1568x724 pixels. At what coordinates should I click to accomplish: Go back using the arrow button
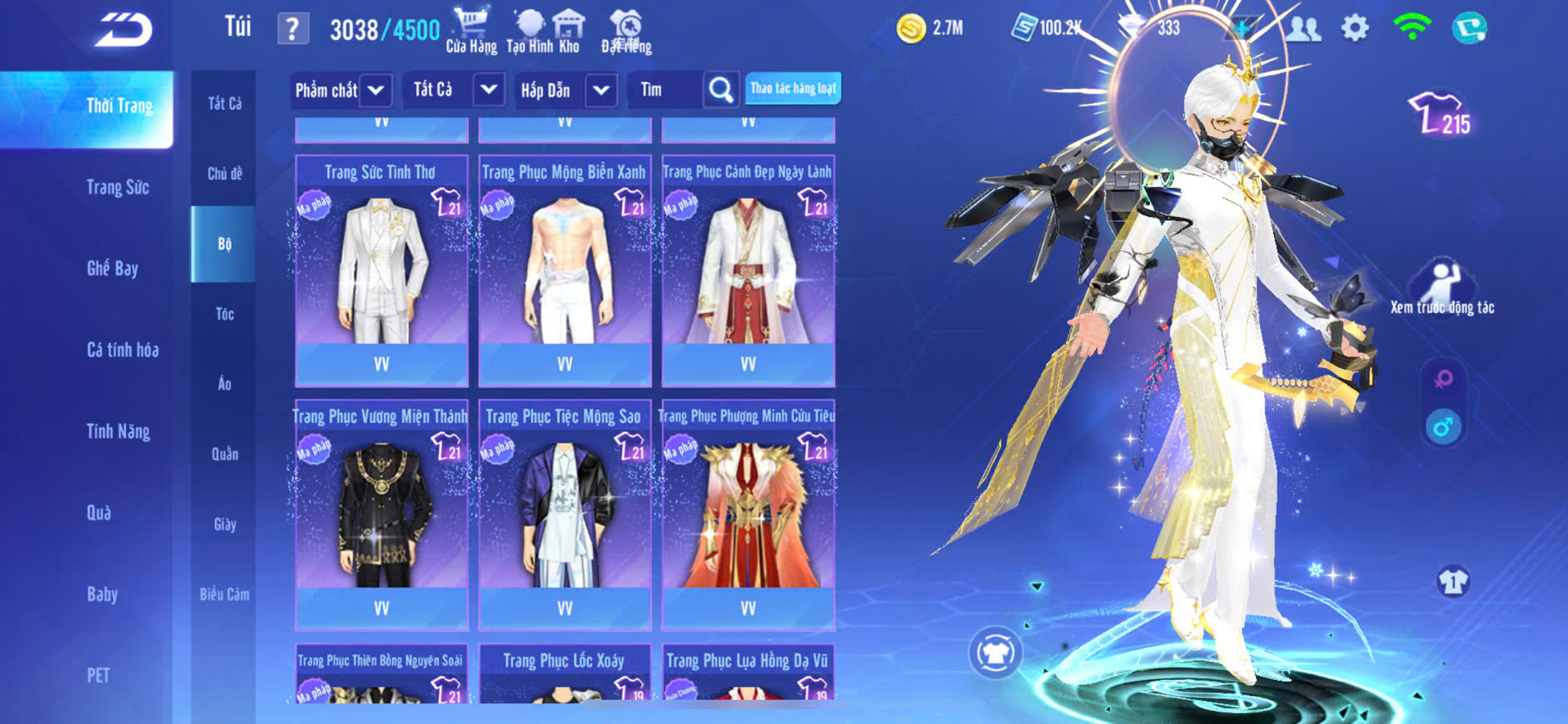(124, 31)
